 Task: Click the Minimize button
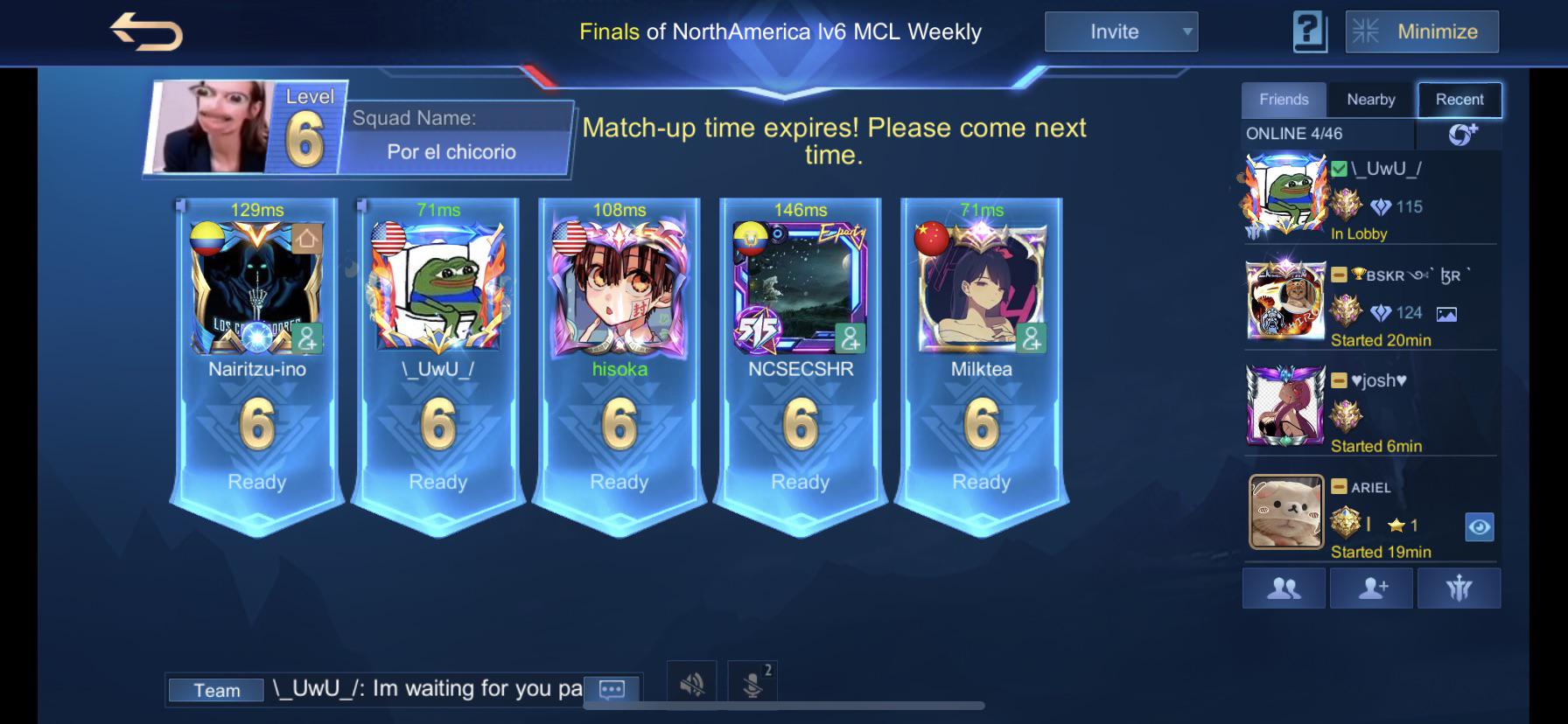click(x=1422, y=31)
